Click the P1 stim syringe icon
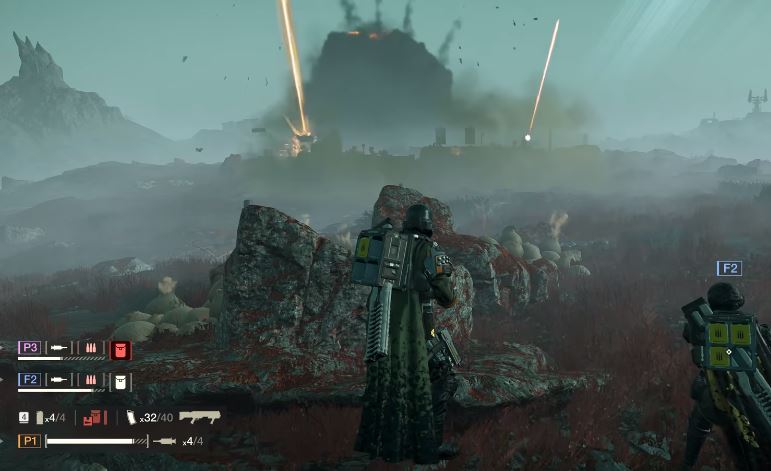771x471 pixels. [x=166, y=441]
